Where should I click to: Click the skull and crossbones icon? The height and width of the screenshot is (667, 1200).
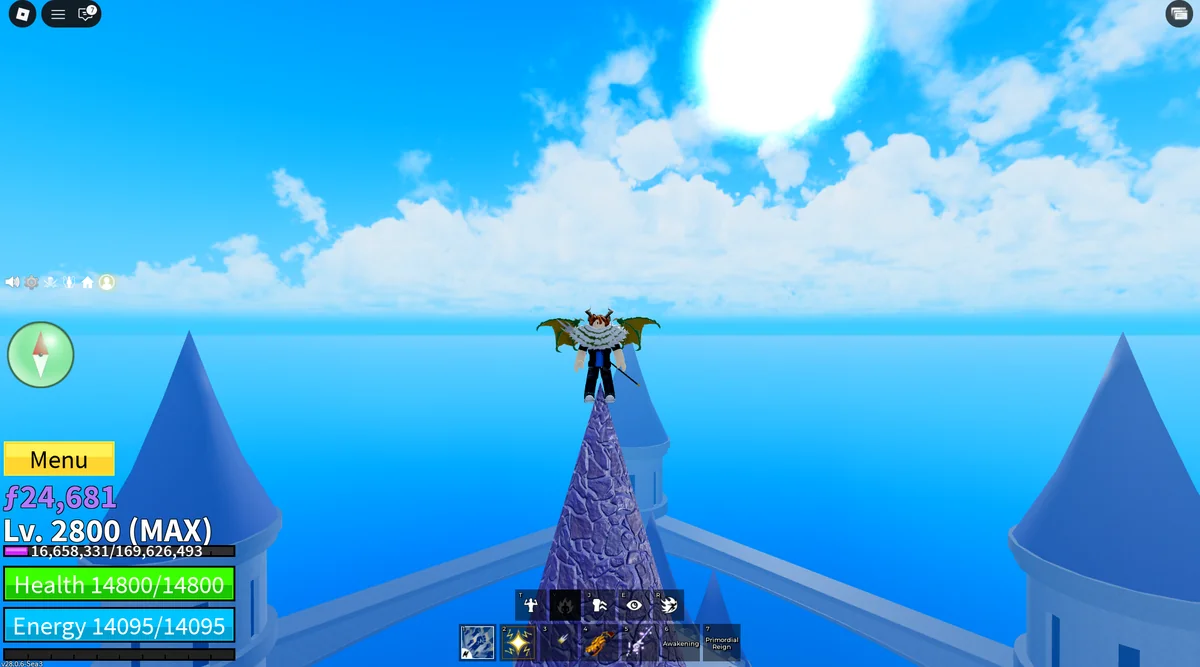(x=50, y=282)
